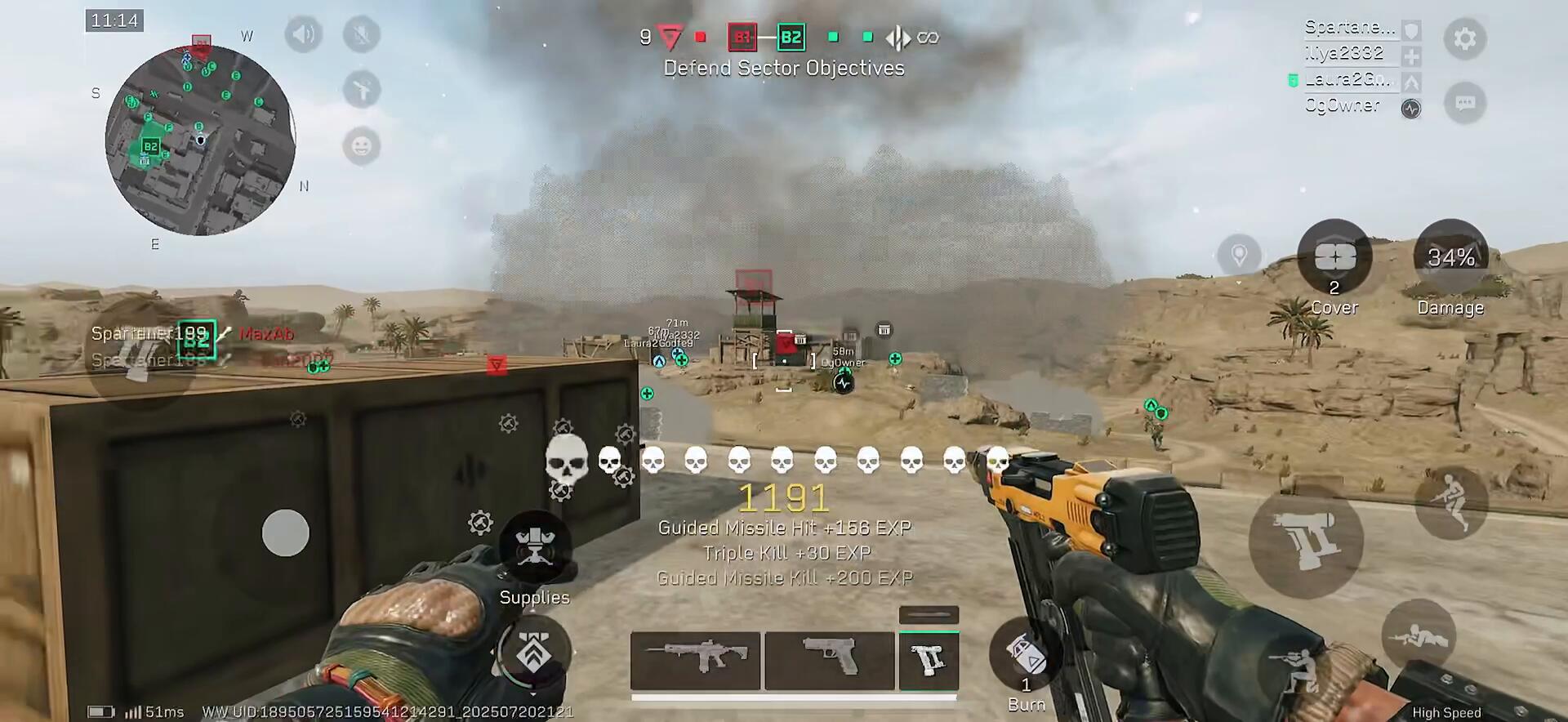Fire the nail gun with the shoot button
This screenshot has width=1568, height=722.
1305,541
